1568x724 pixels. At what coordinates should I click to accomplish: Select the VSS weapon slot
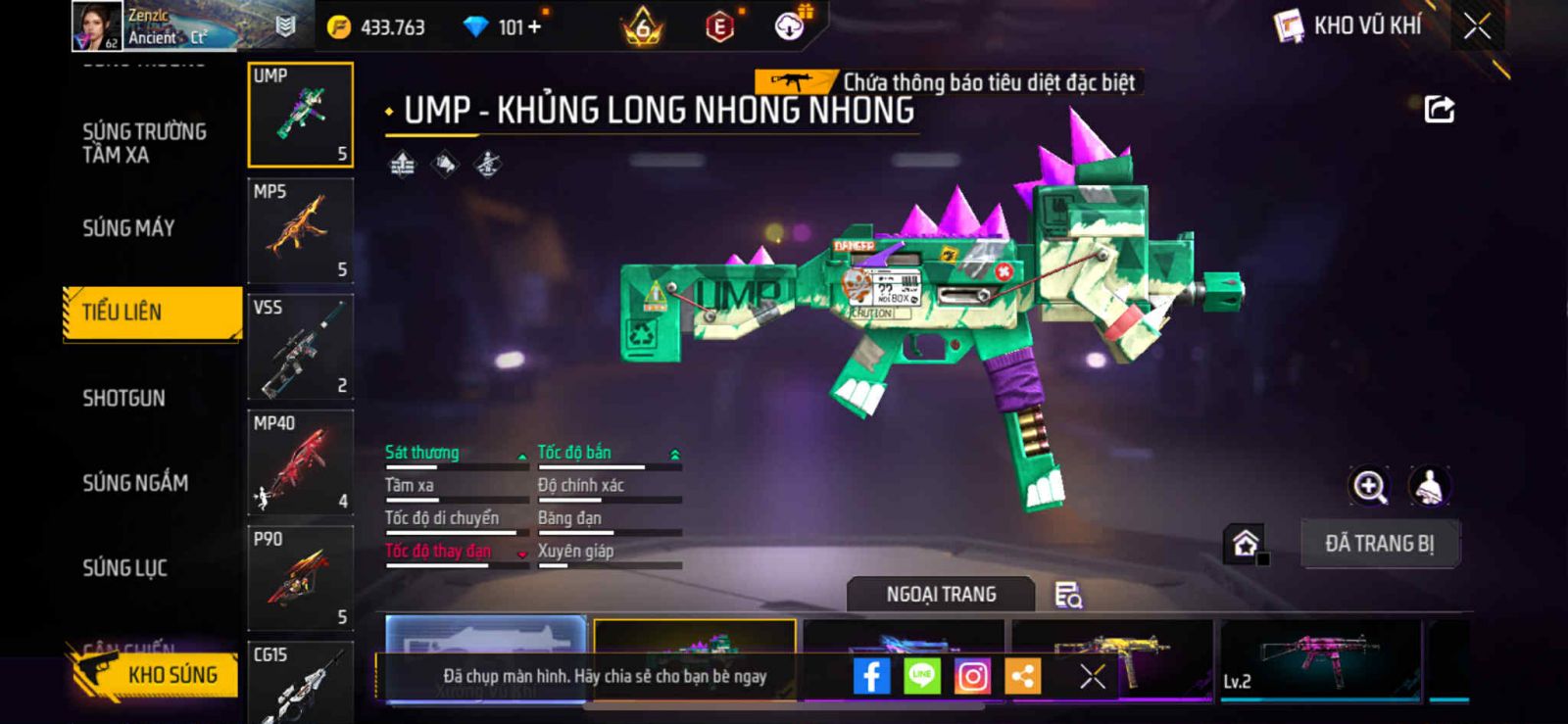300,346
